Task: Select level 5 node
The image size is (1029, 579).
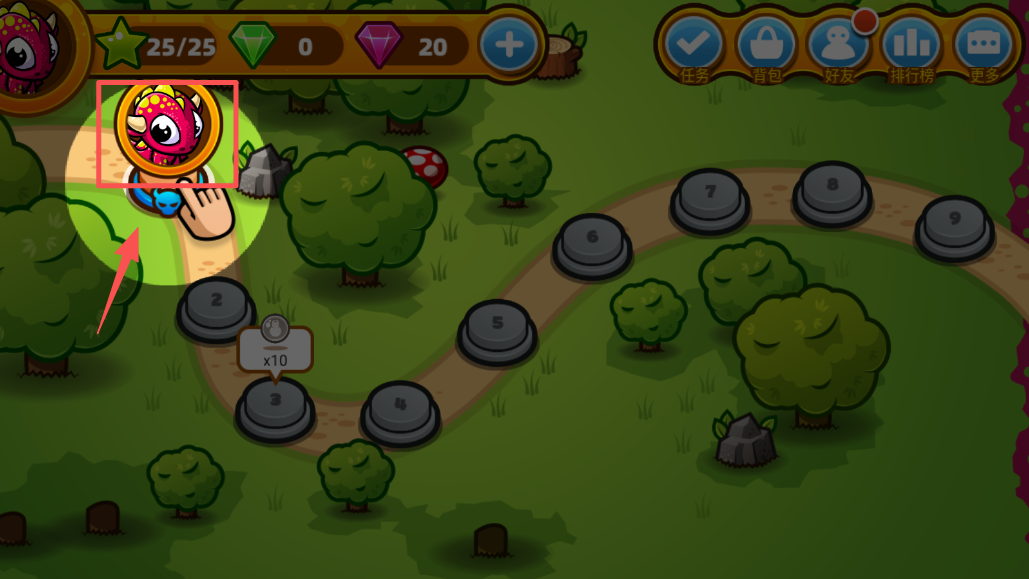Action: click(497, 328)
